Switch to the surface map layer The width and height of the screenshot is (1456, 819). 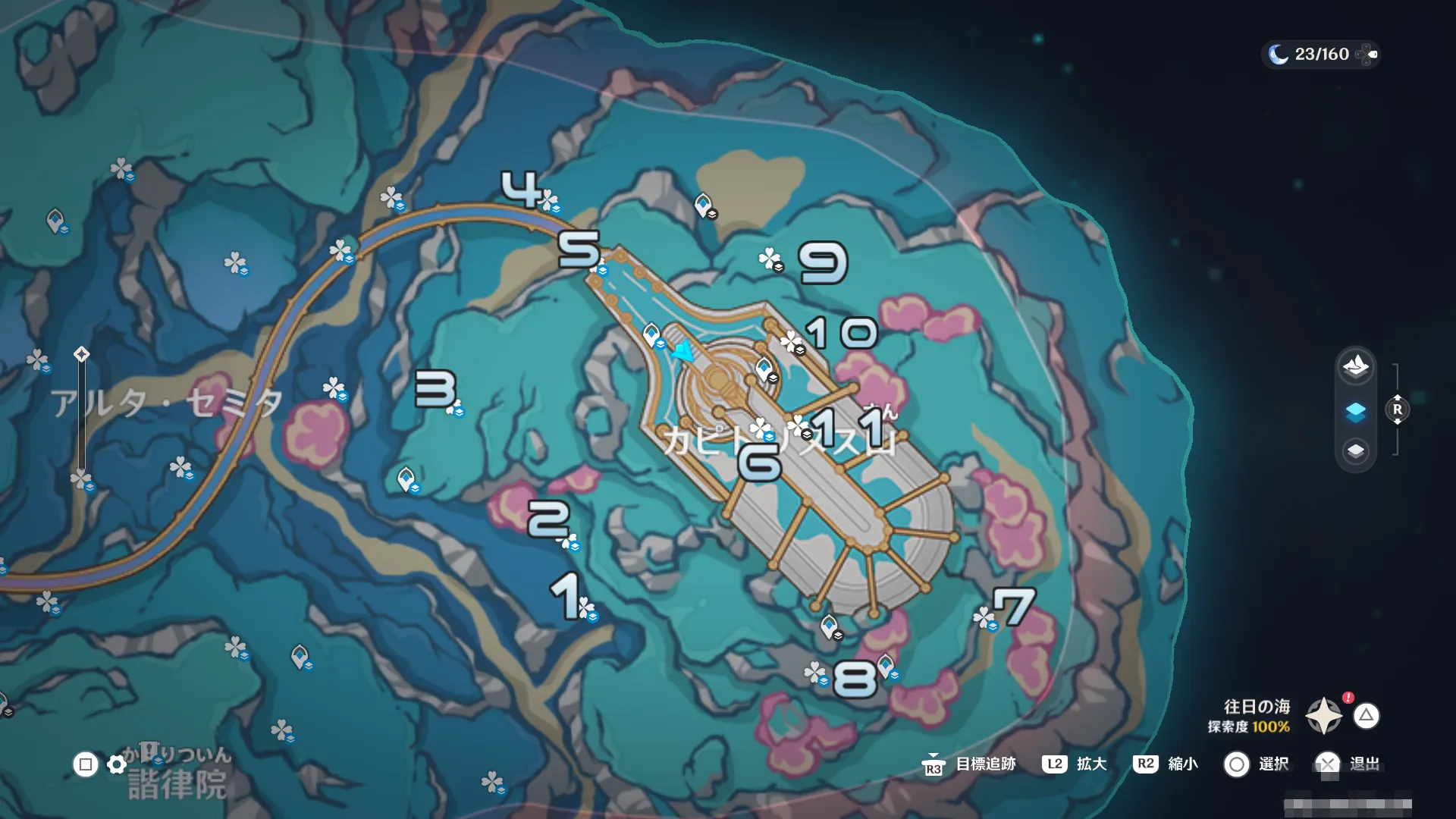click(x=1356, y=366)
